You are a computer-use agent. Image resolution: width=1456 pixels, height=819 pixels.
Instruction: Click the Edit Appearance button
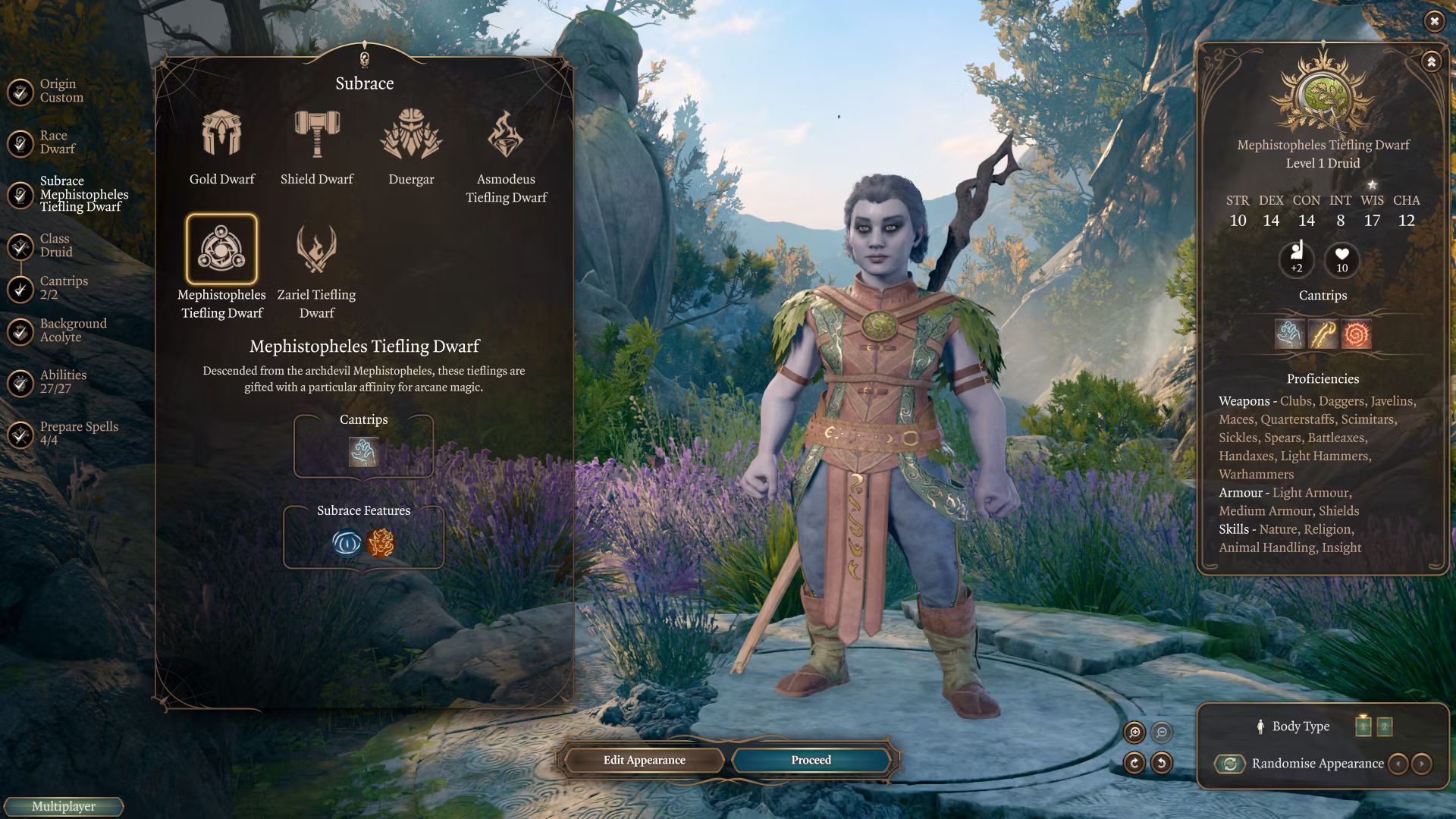(x=644, y=760)
